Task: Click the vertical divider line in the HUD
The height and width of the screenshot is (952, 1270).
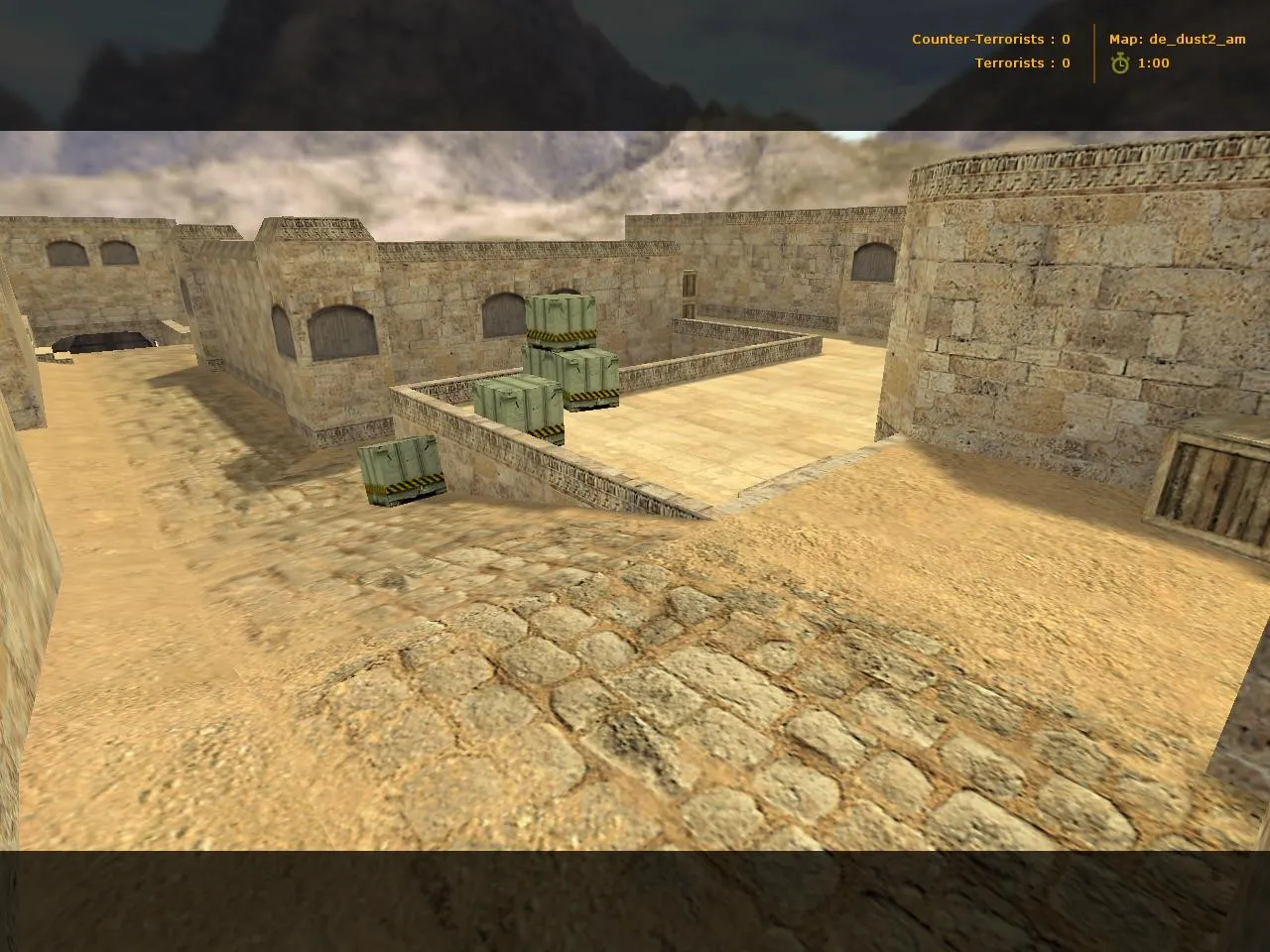Action: 1094,50
